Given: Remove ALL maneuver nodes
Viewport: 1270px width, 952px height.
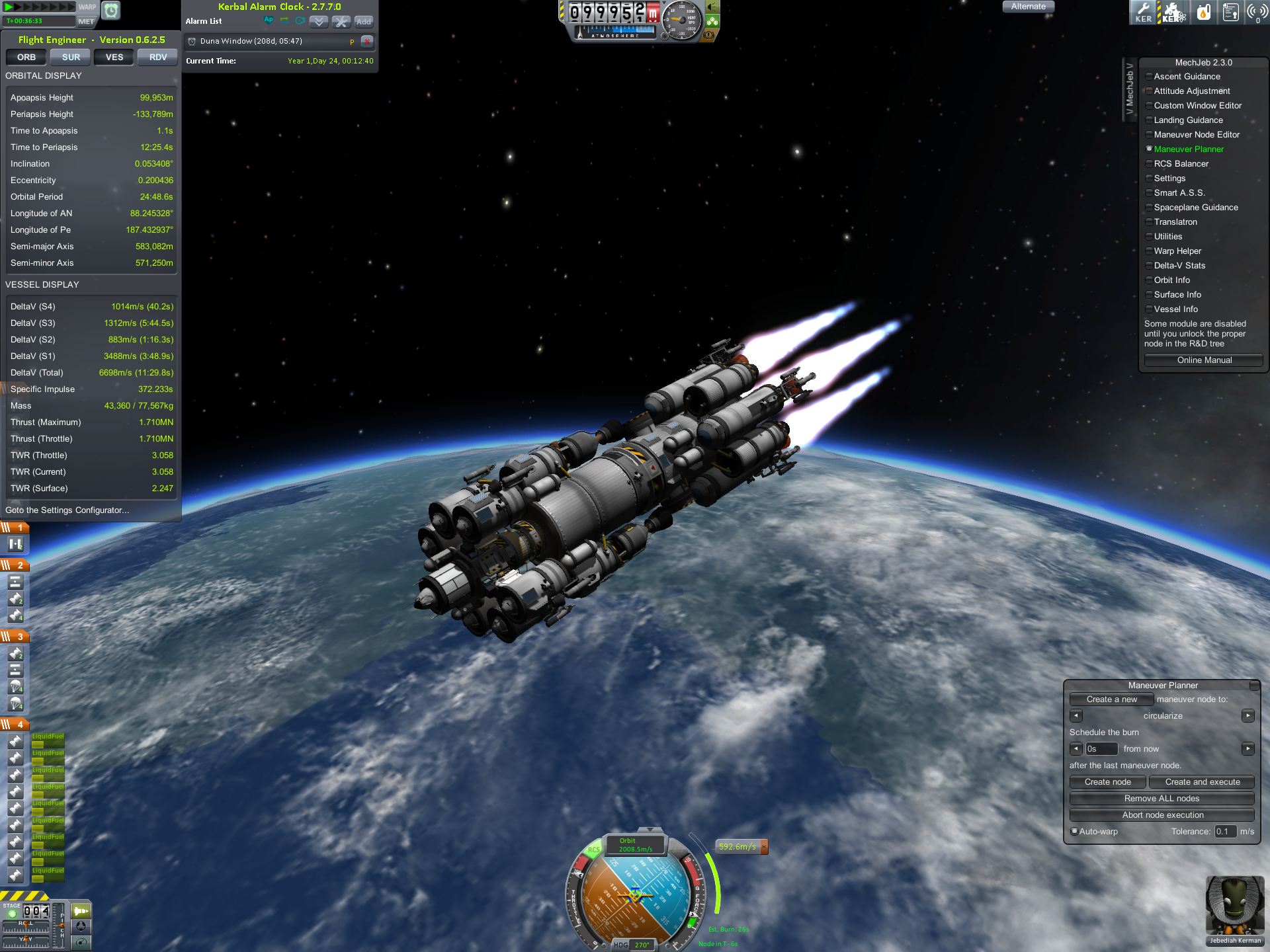Looking at the screenshot, I should coord(1162,799).
